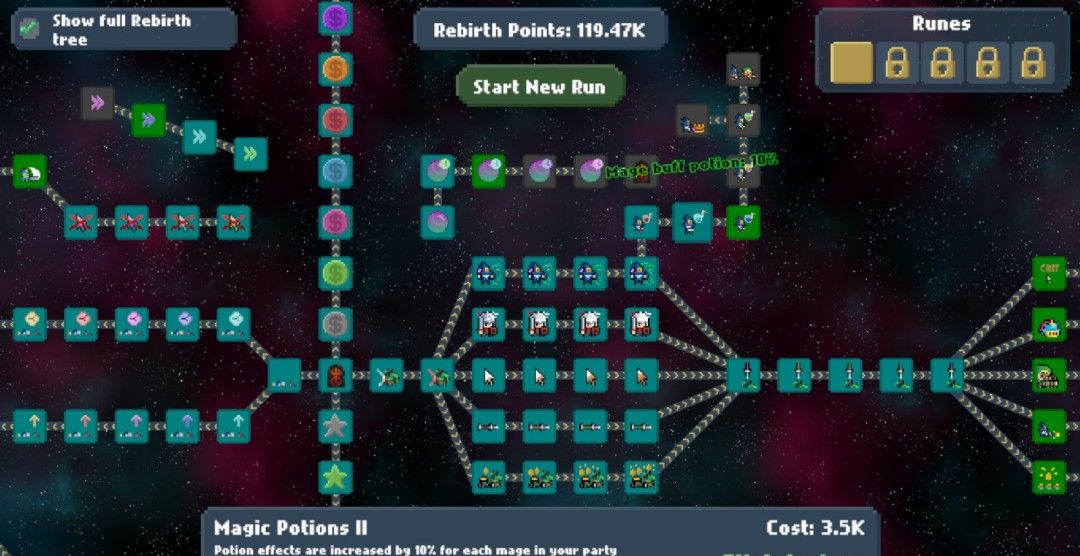Choose the white cursor node
The height and width of the screenshot is (556, 1080).
point(488,375)
